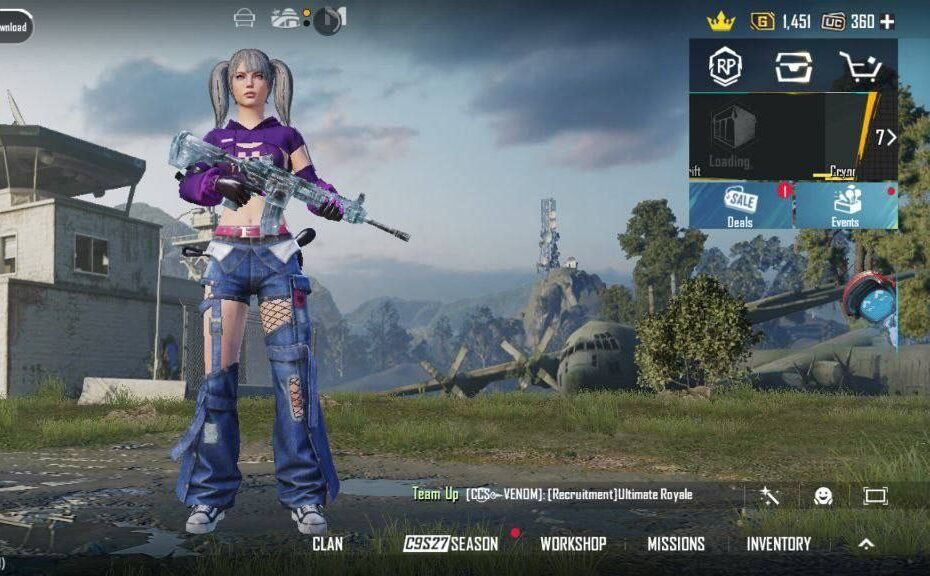The height and width of the screenshot is (576, 930).
Task: Toggle the fullscreen frame icon
Action: pos(875,496)
